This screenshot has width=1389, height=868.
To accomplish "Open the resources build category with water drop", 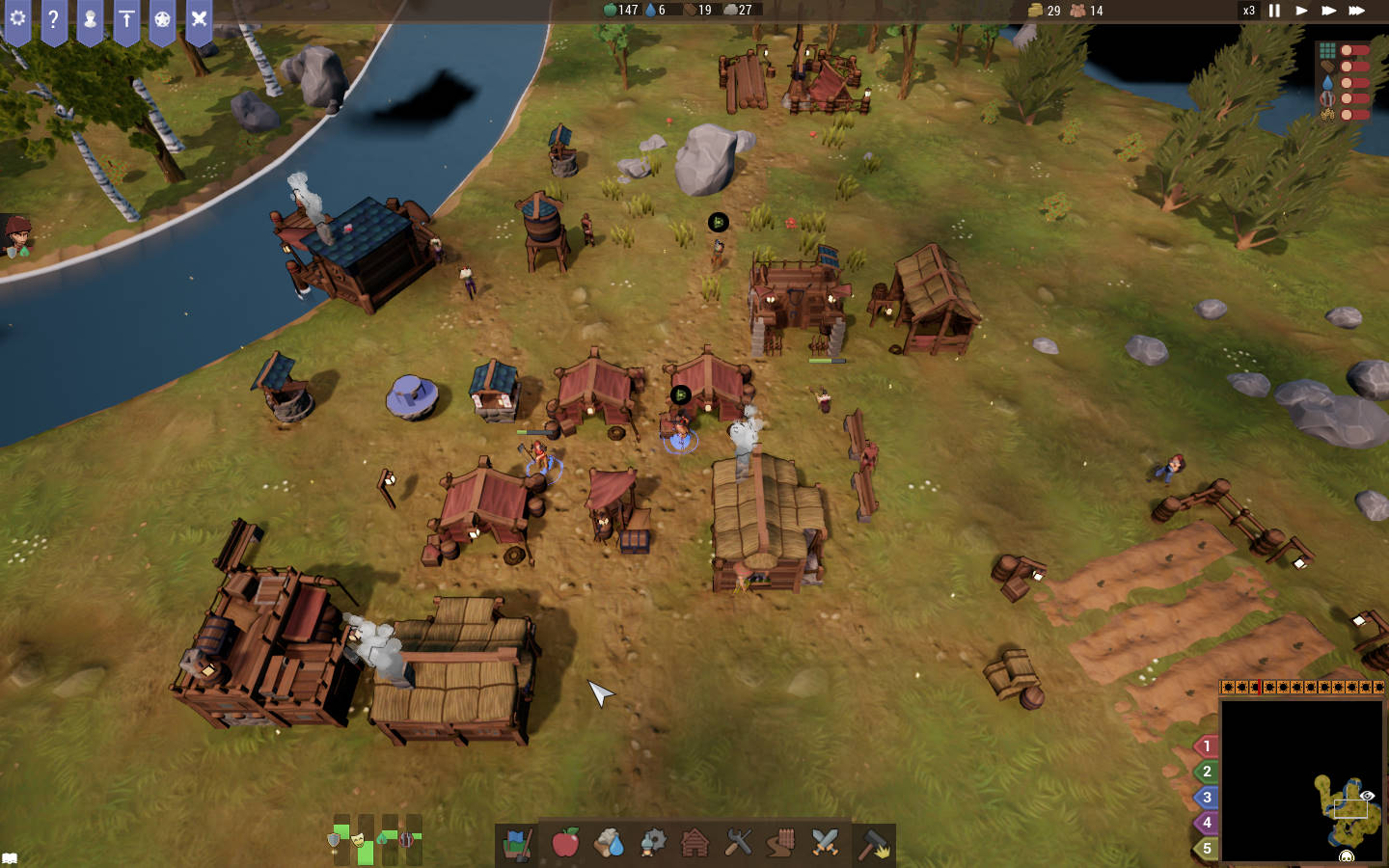I will click(610, 844).
